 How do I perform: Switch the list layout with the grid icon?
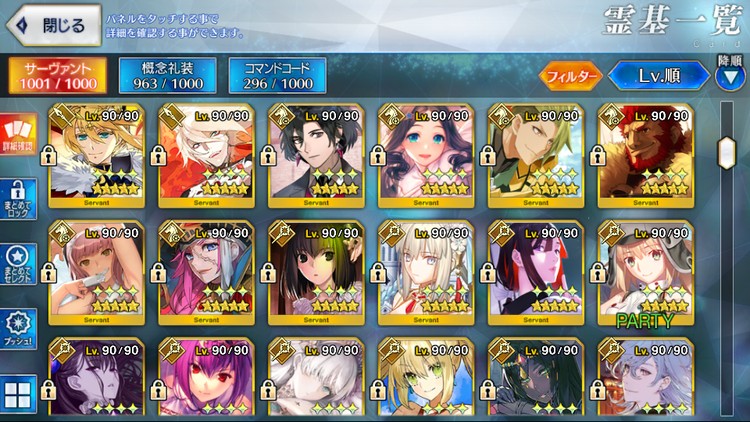19,393
